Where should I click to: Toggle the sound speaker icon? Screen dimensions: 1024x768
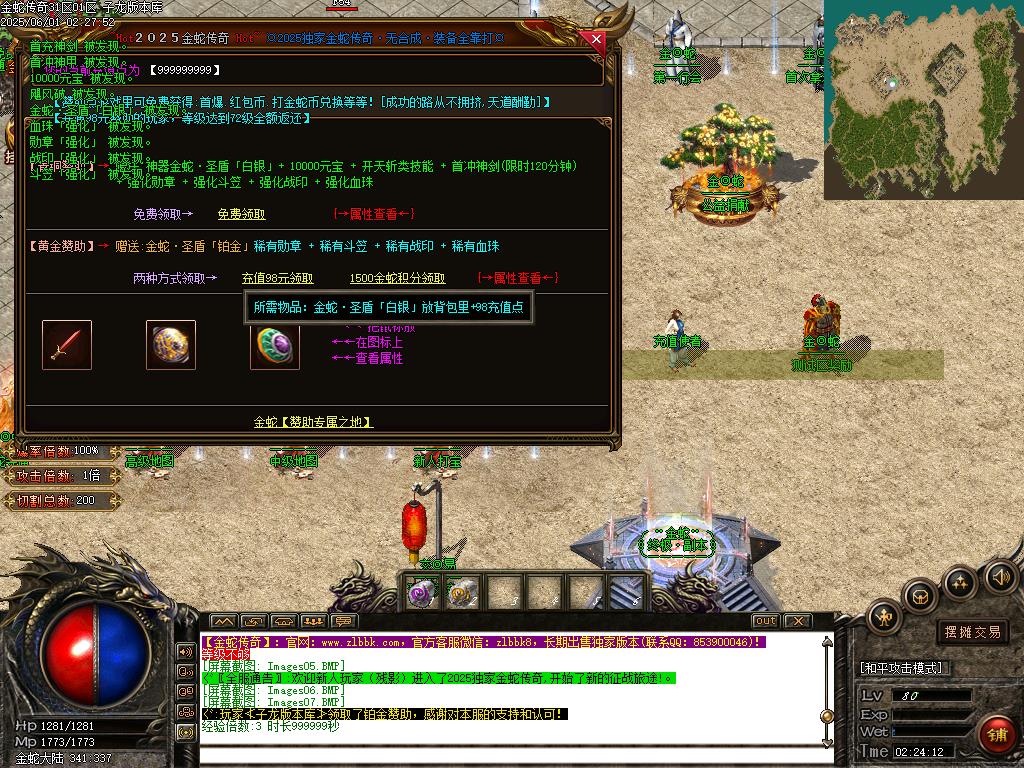[1000, 576]
